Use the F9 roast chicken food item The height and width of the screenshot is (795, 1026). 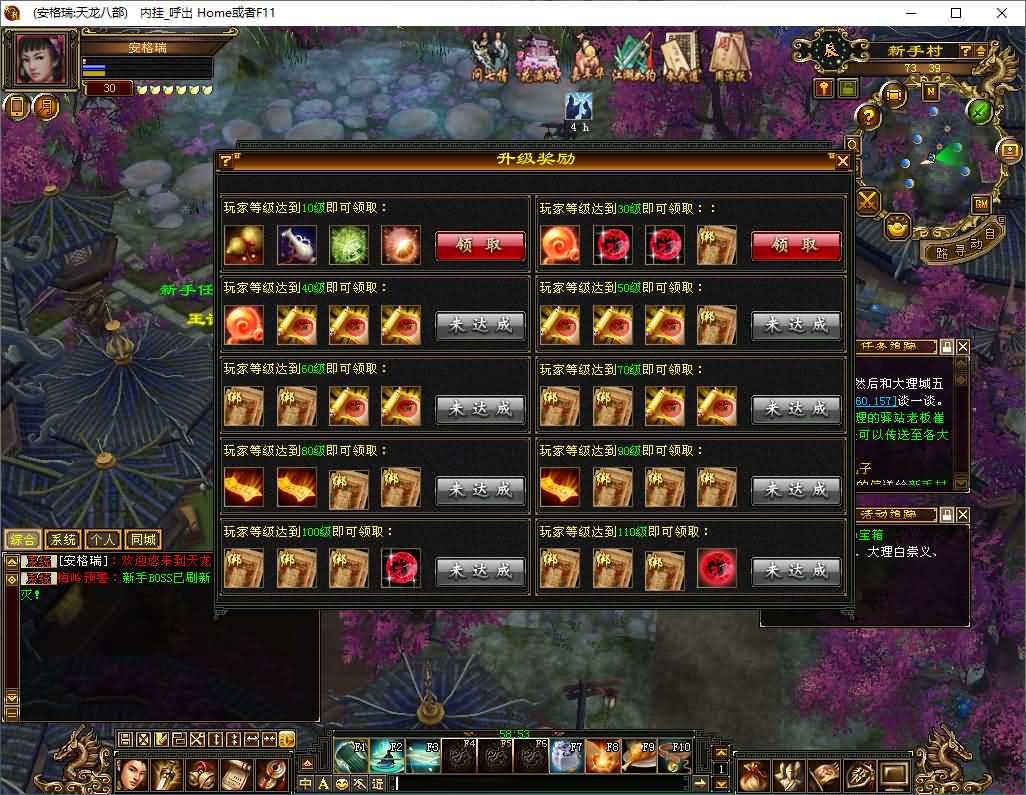[638, 755]
